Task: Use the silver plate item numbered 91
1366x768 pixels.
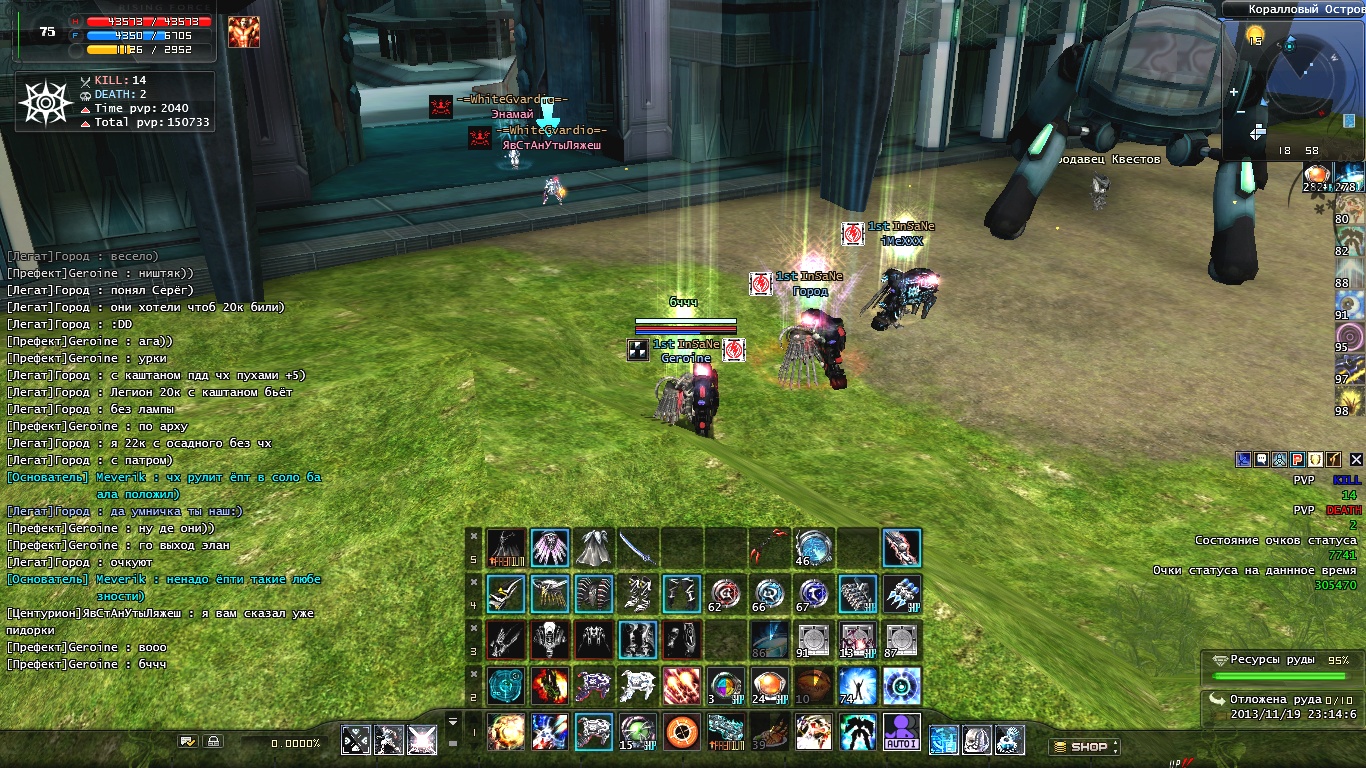Action: coord(813,640)
